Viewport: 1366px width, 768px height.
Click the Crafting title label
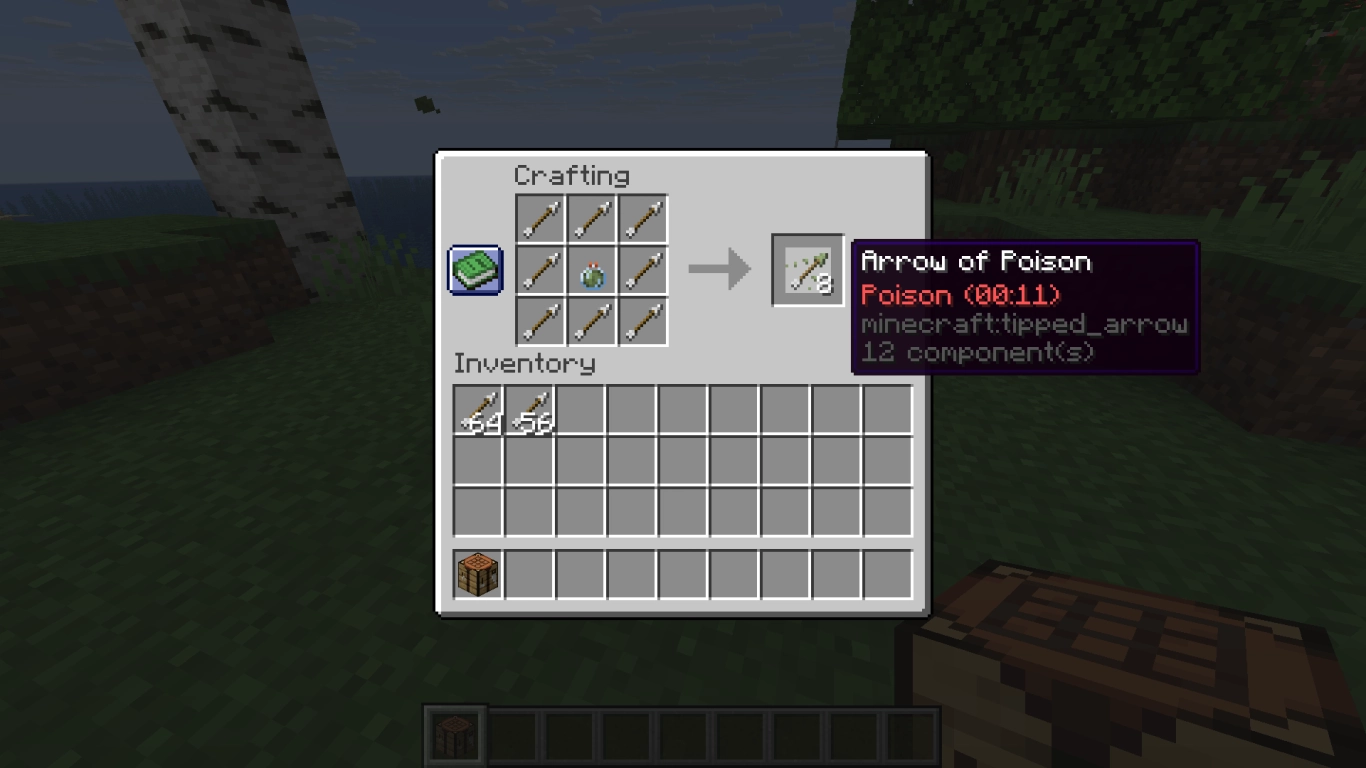(572, 176)
